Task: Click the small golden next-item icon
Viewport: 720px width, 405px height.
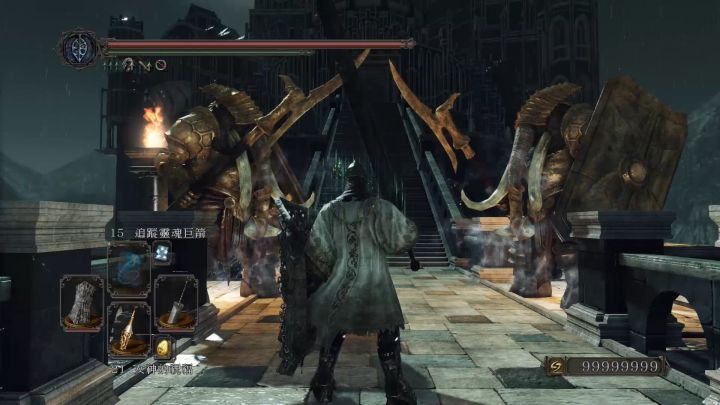Action: (x=163, y=349)
